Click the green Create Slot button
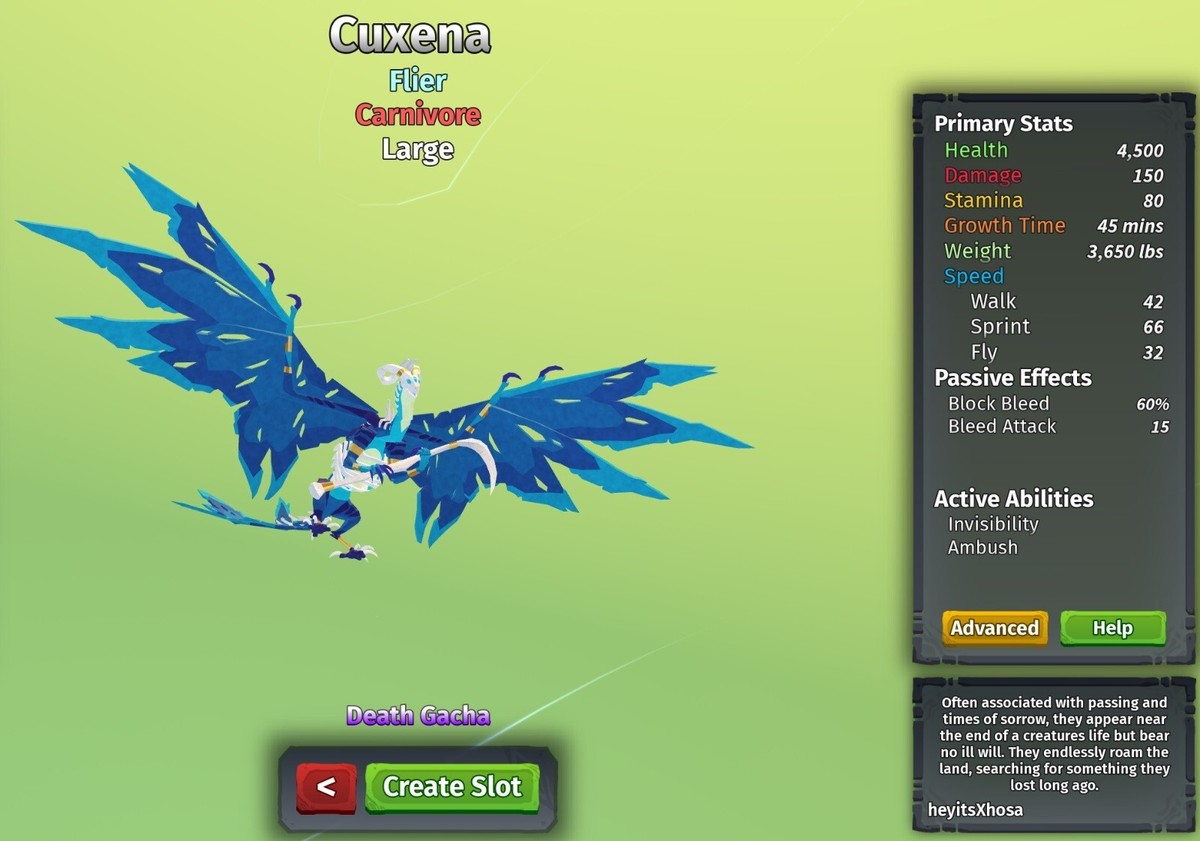This screenshot has width=1200, height=841. pos(452,787)
